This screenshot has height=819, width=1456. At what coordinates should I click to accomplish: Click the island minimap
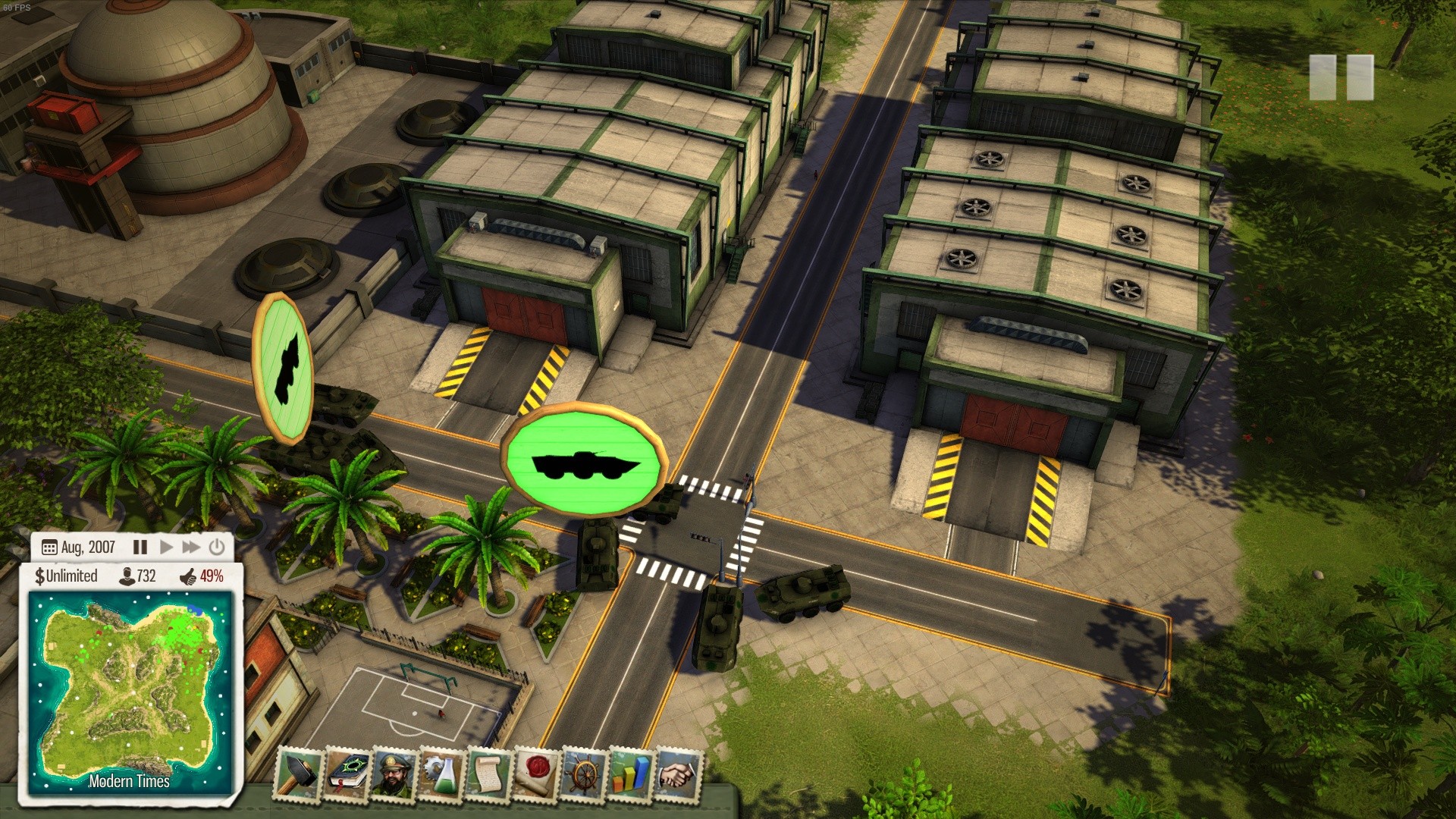click(x=129, y=690)
